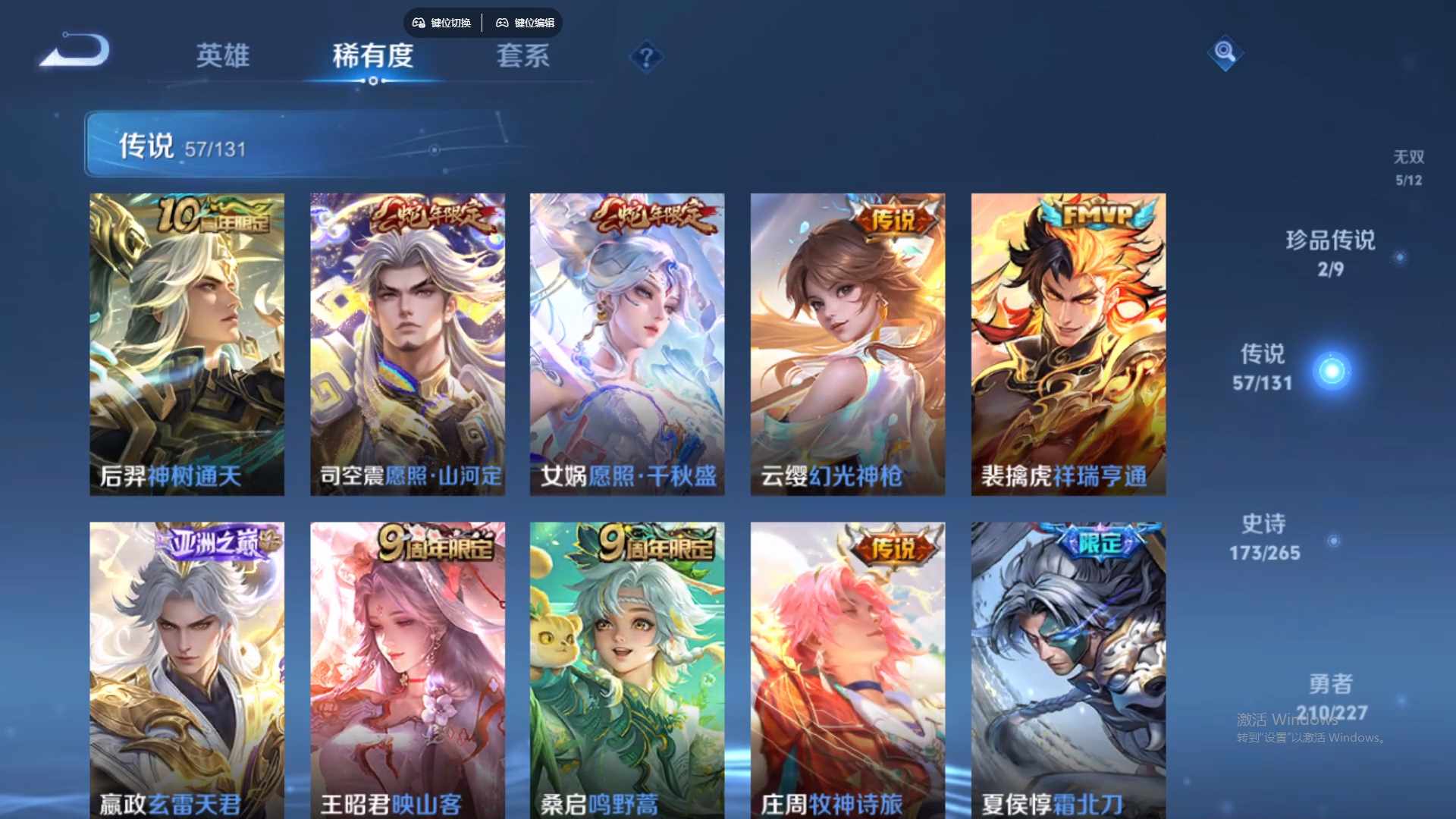Select the 稀有度 tab
Image resolution: width=1456 pixels, height=819 pixels.
[372, 57]
